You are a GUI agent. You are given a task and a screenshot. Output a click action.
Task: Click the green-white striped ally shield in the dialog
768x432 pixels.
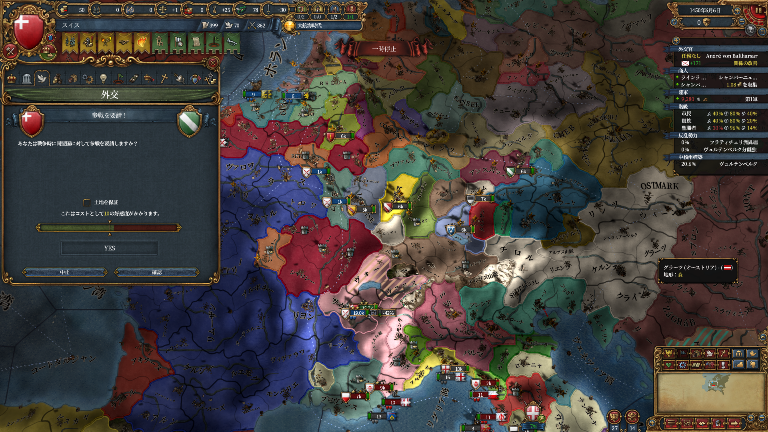coord(191,124)
